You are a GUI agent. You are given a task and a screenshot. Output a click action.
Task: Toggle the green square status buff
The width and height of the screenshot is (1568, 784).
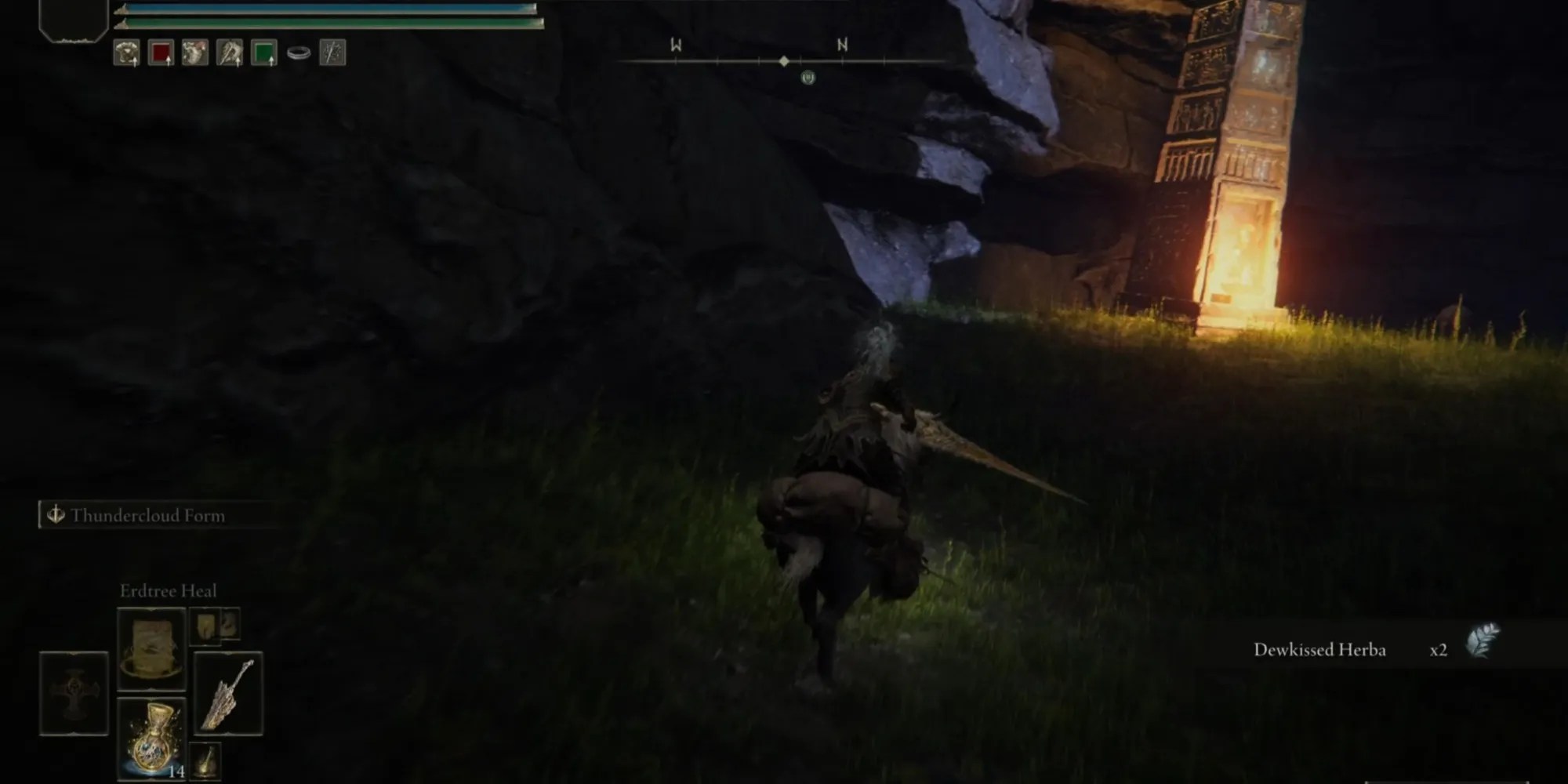[263, 53]
